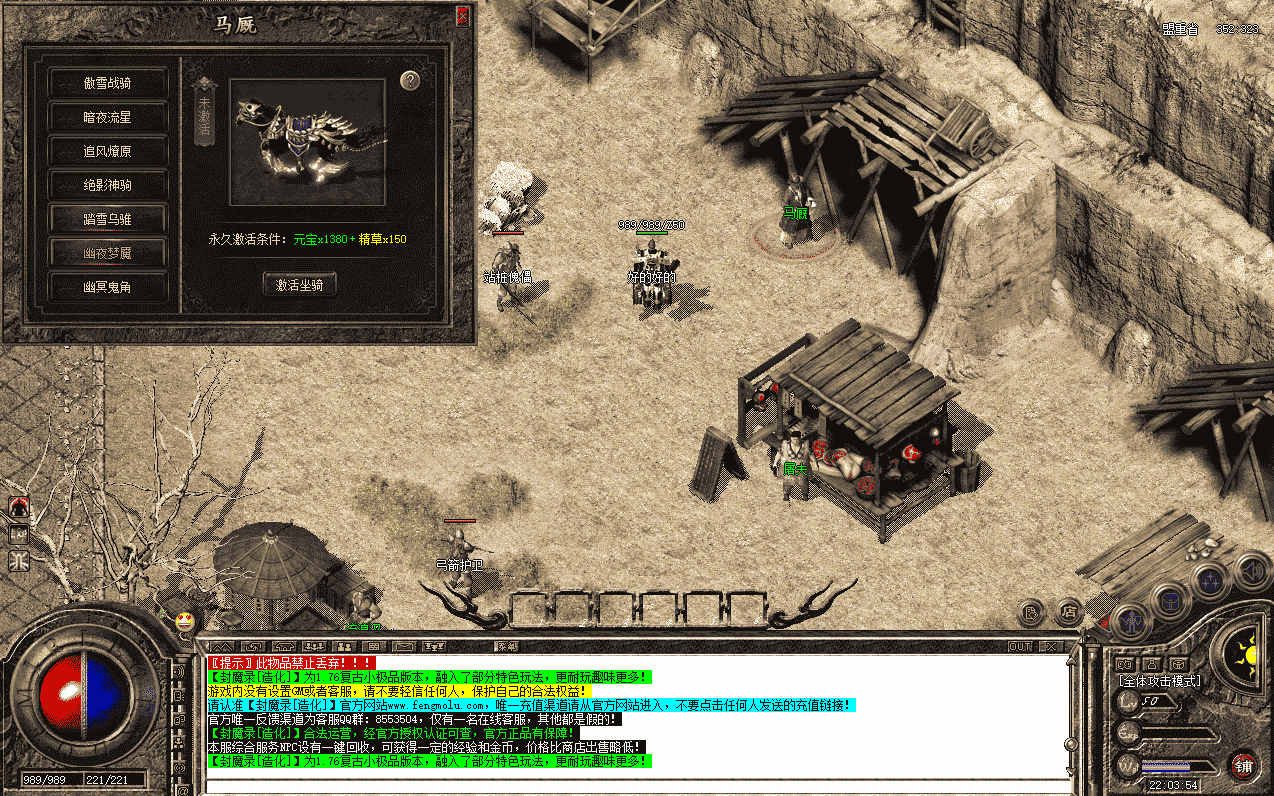Click the chat message input field
The width and height of the screenshot is (1274, 796).
pos(640,784)
